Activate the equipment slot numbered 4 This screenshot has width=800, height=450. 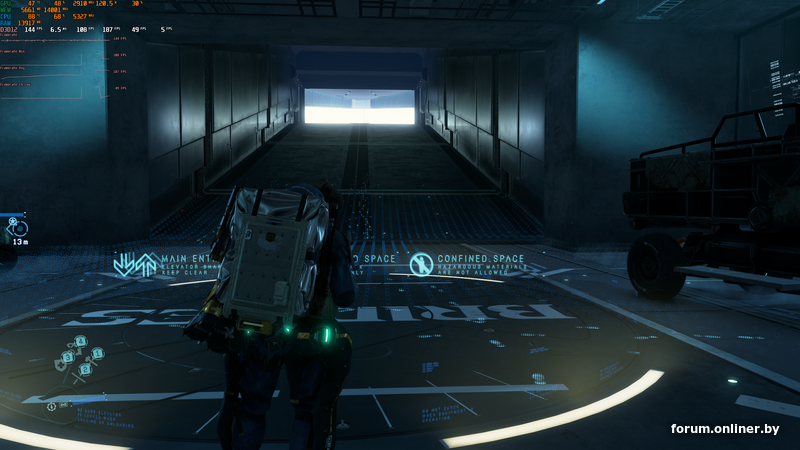[x=82, y=342]
